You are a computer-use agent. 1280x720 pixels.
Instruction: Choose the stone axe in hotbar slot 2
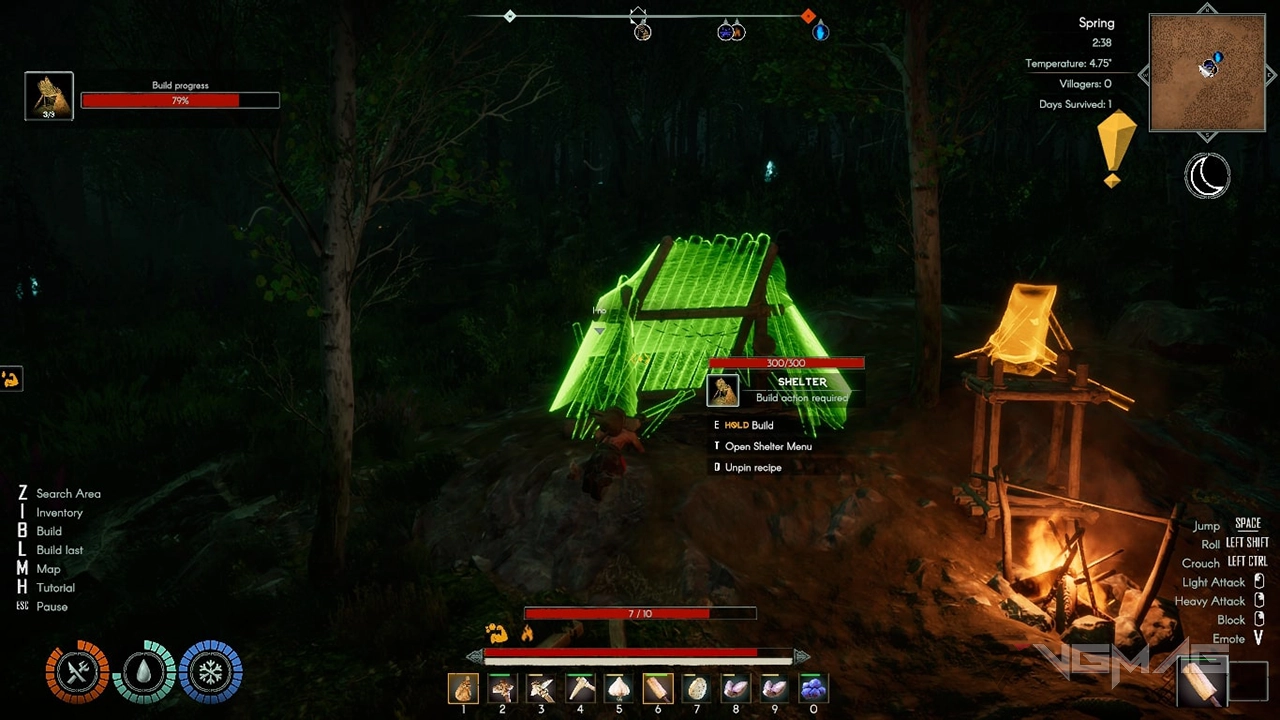tap(502, 688)
